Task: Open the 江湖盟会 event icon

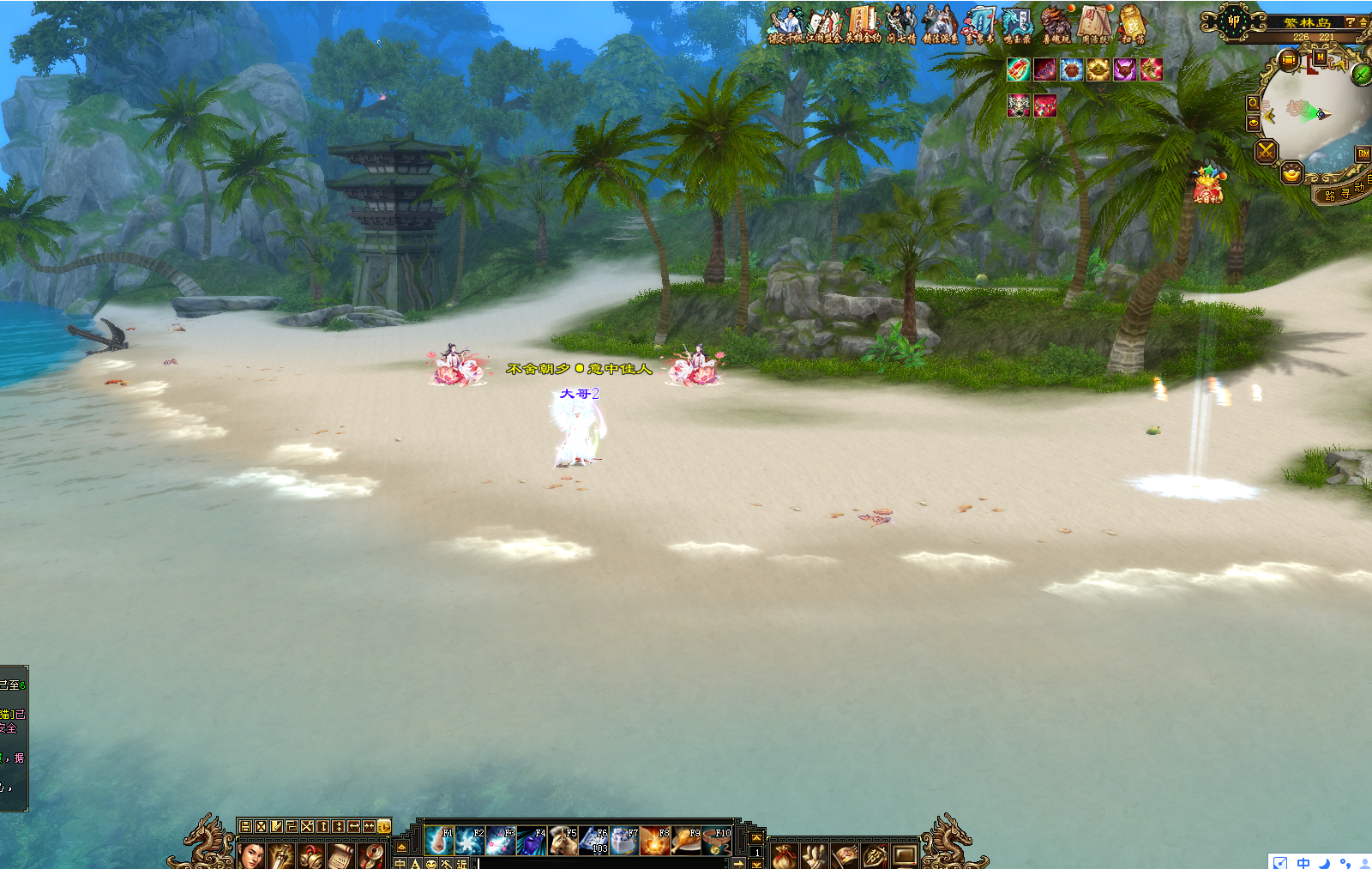Action: point(824,25)
